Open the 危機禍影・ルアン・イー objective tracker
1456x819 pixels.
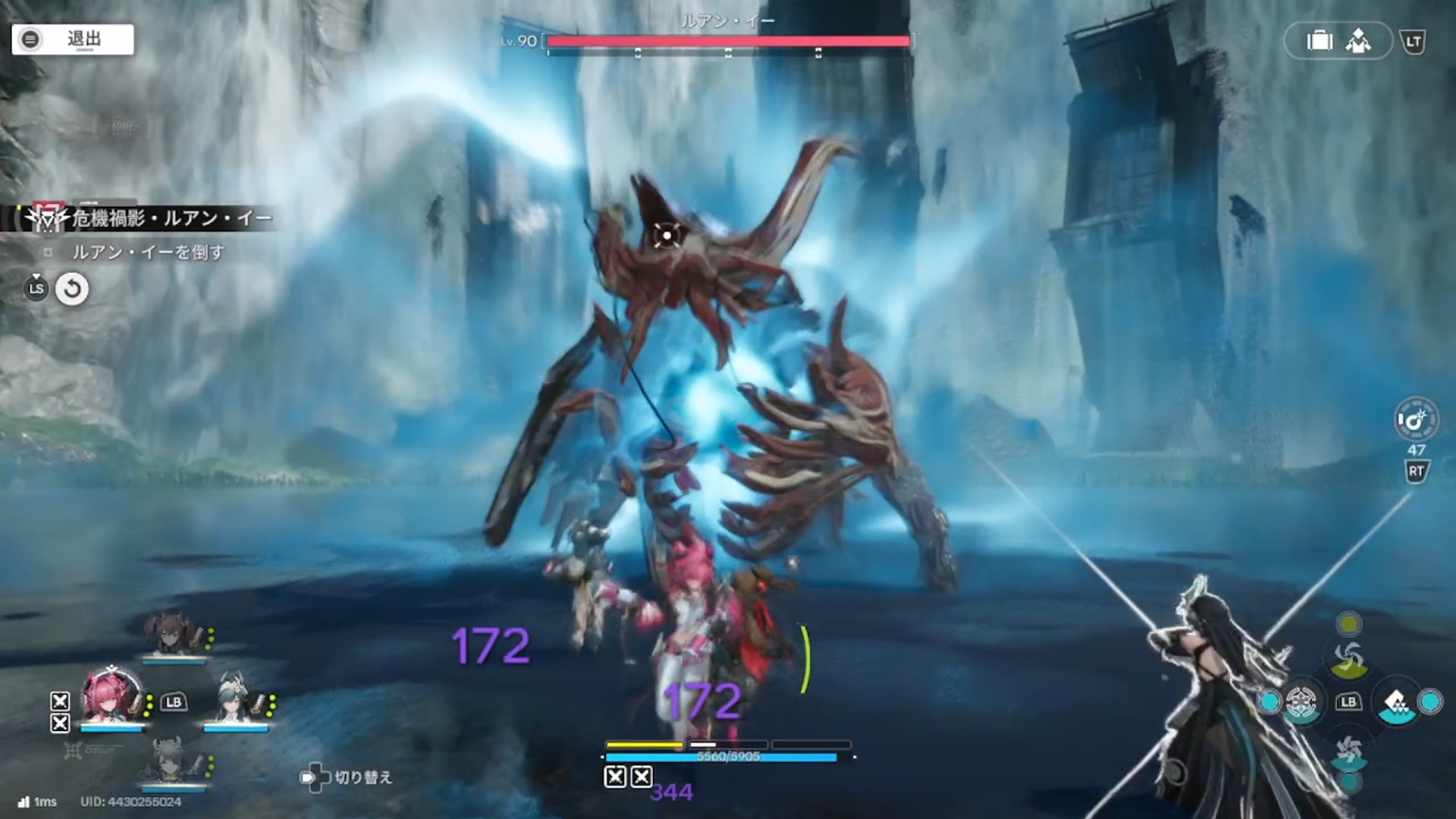[159, 219]
